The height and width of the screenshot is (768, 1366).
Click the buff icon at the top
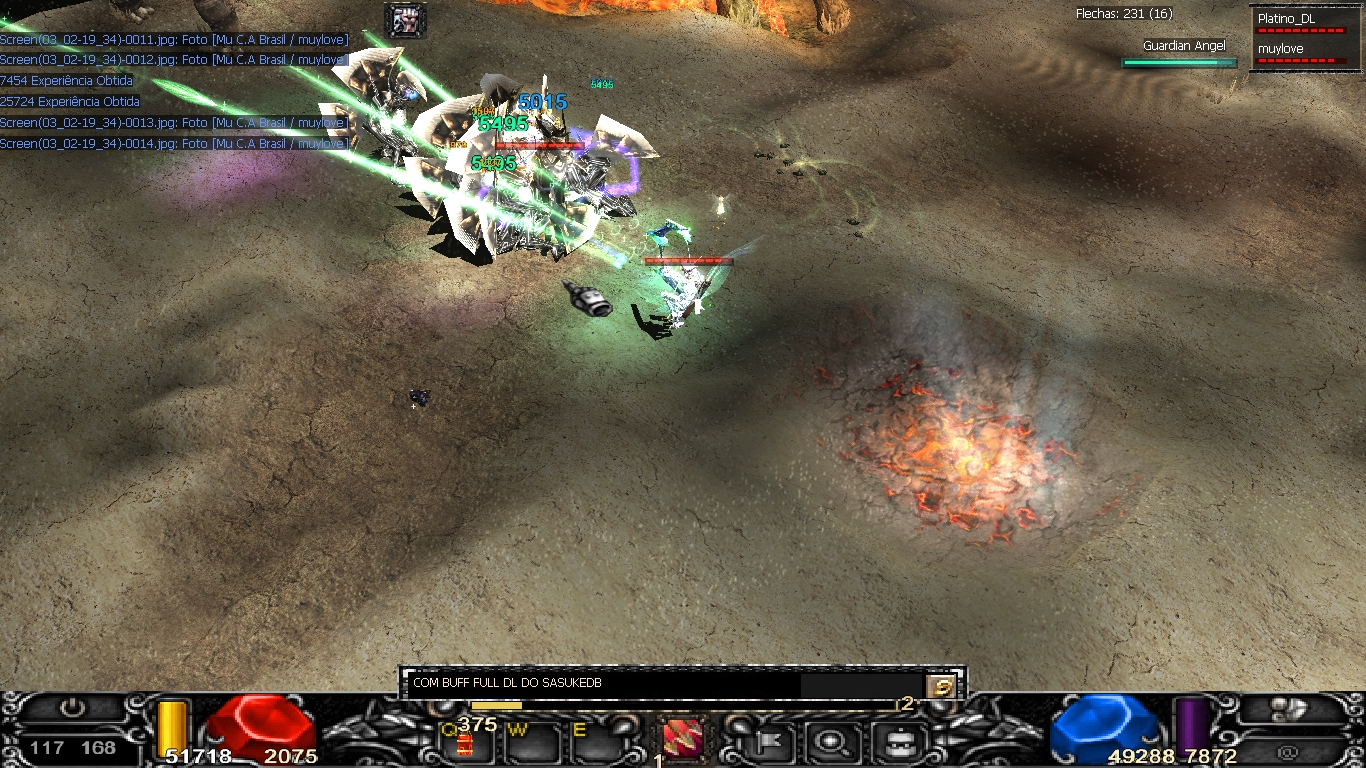coord(406,20)
